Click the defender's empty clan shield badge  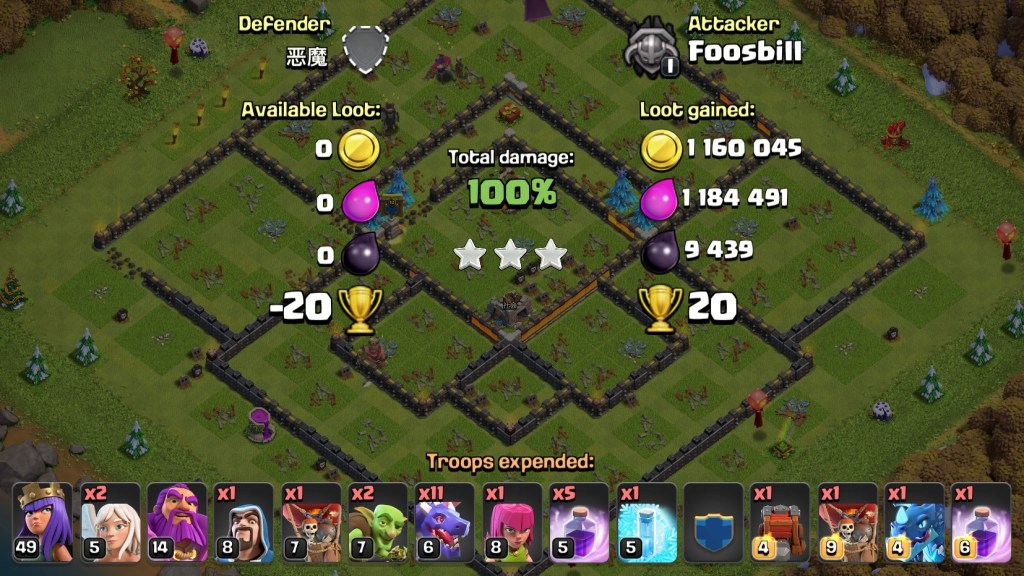[x=364, y=48]
